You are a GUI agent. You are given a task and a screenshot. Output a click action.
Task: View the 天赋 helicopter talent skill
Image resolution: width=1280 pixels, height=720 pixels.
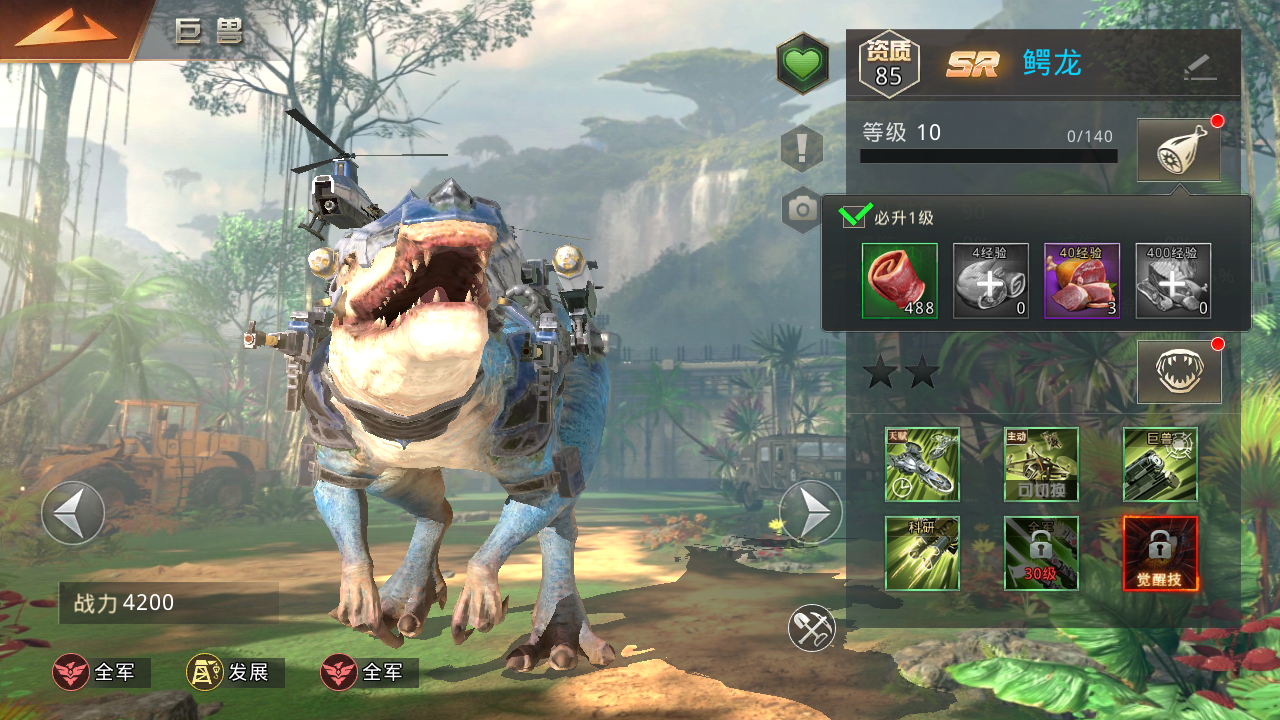click(x=922, y=464)
